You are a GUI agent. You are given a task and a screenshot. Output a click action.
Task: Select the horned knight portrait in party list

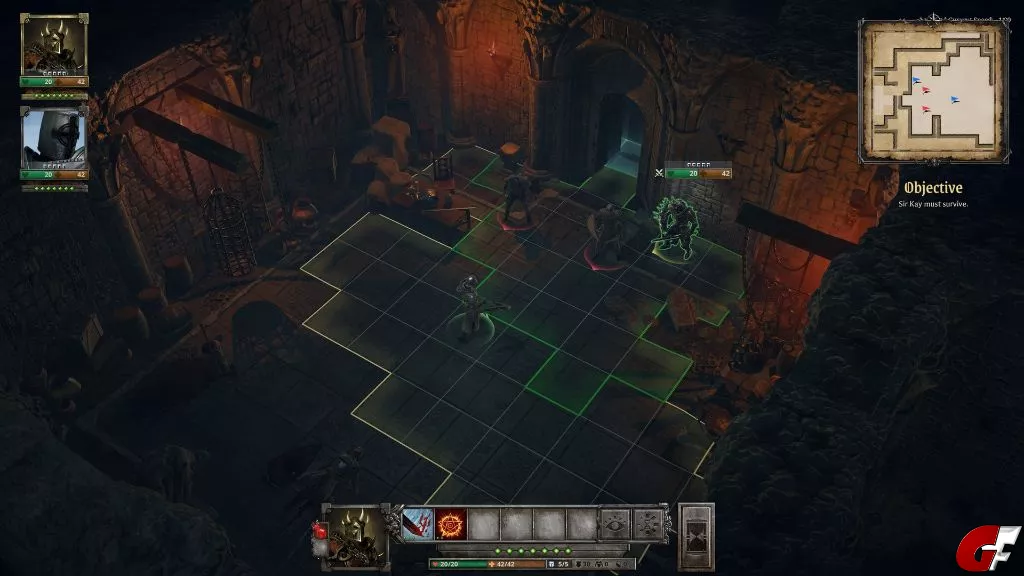[x=54, y=45]
